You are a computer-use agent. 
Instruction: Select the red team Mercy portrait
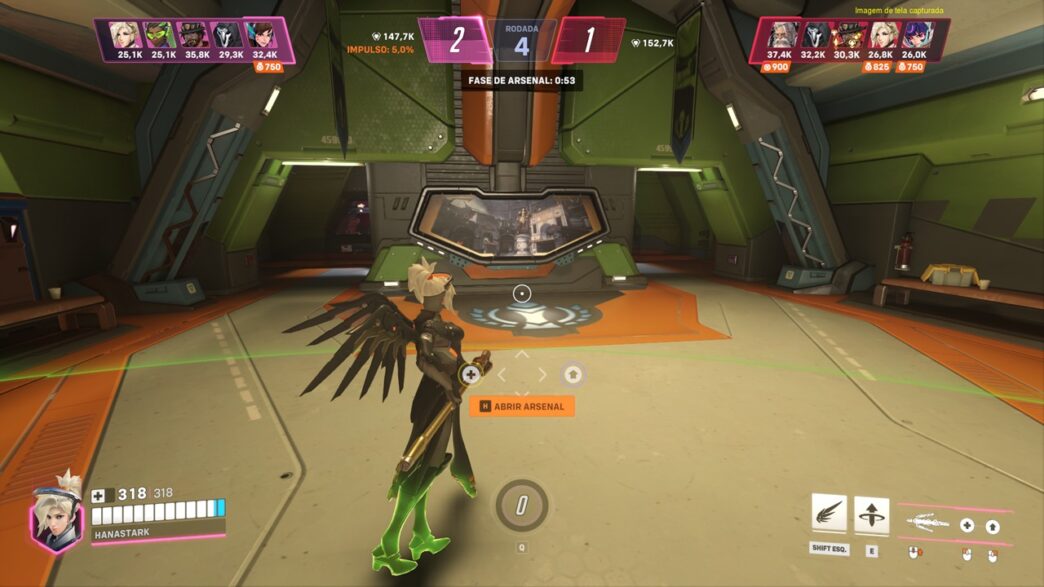[x=880, y=34]
